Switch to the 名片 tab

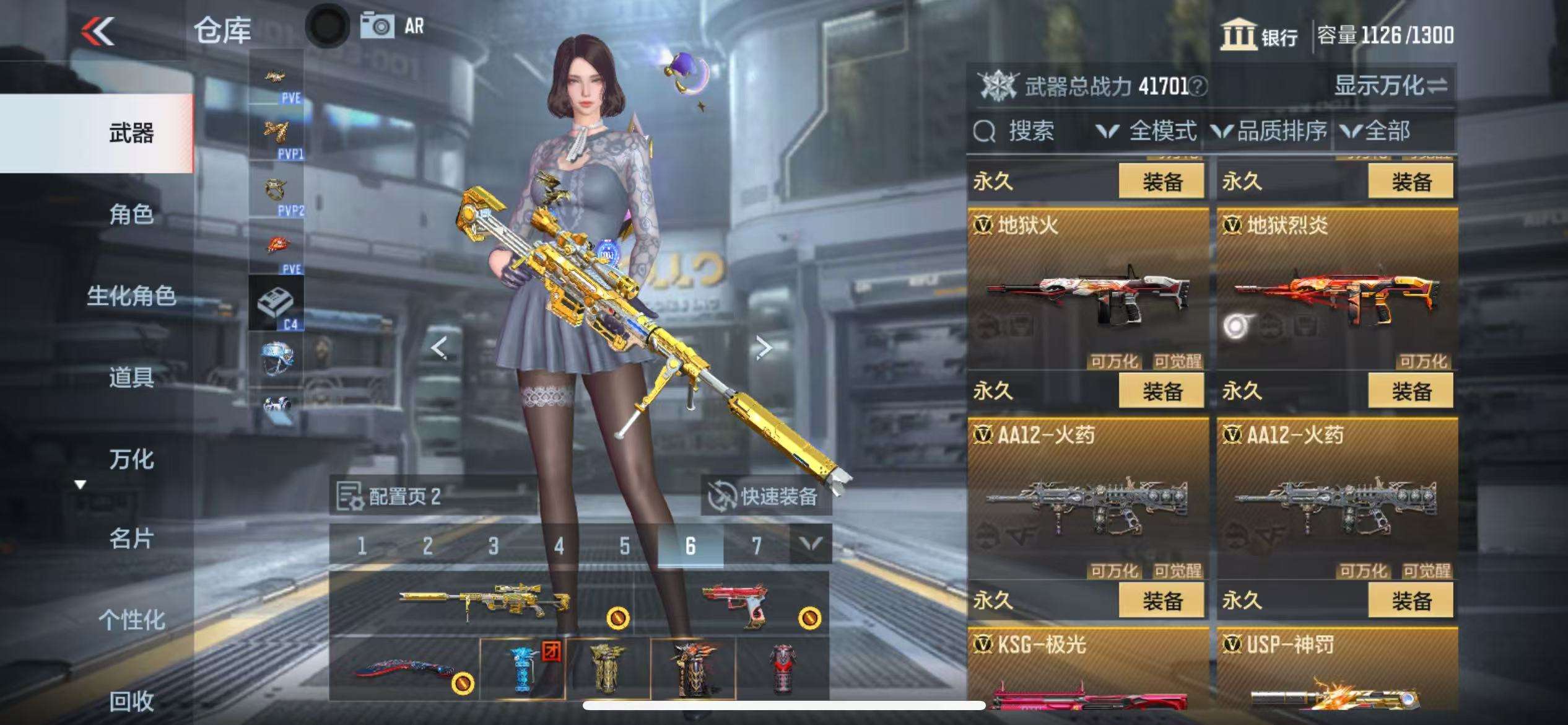coord(131,539)
